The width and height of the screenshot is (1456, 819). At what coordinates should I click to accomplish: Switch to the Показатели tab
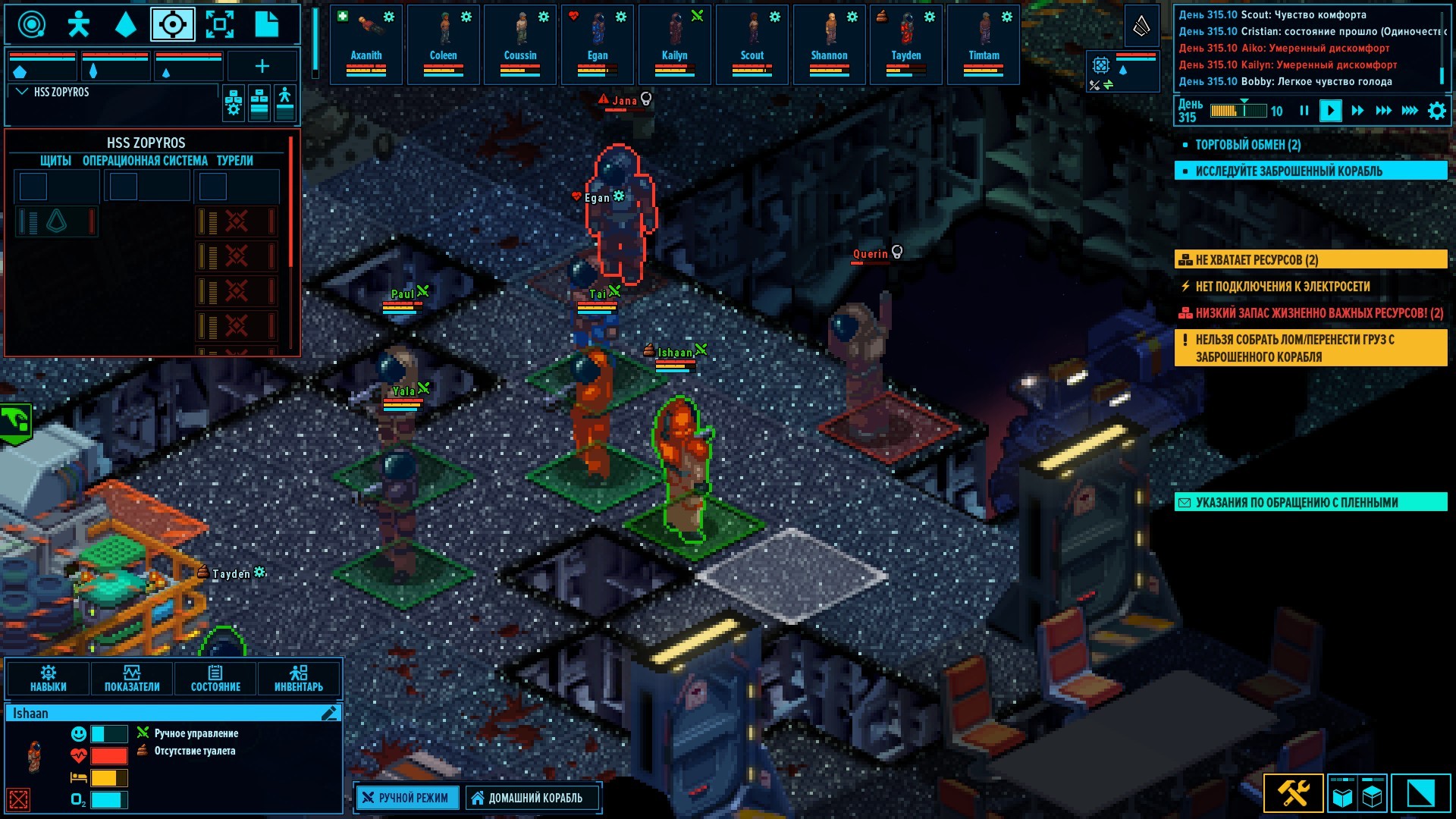(x=132, y=678)
